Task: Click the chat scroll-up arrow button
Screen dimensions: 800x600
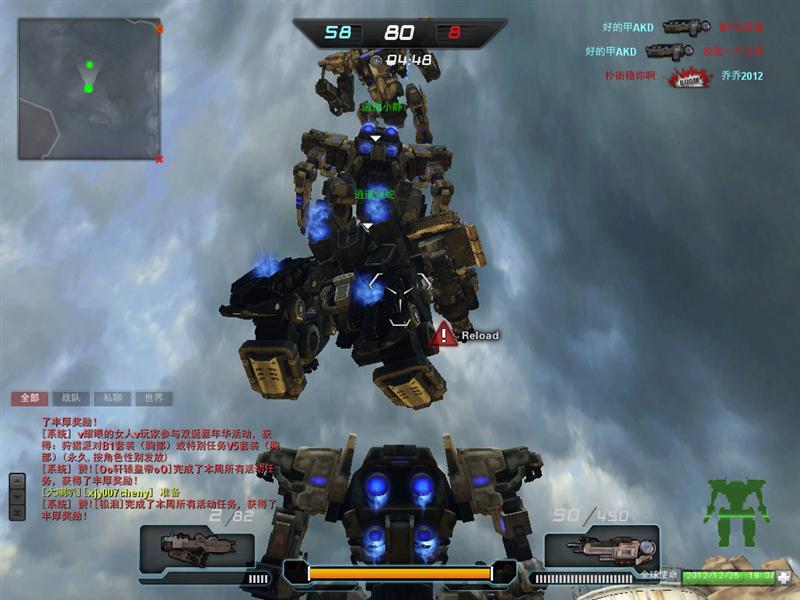Action: [x=17, y=480]
